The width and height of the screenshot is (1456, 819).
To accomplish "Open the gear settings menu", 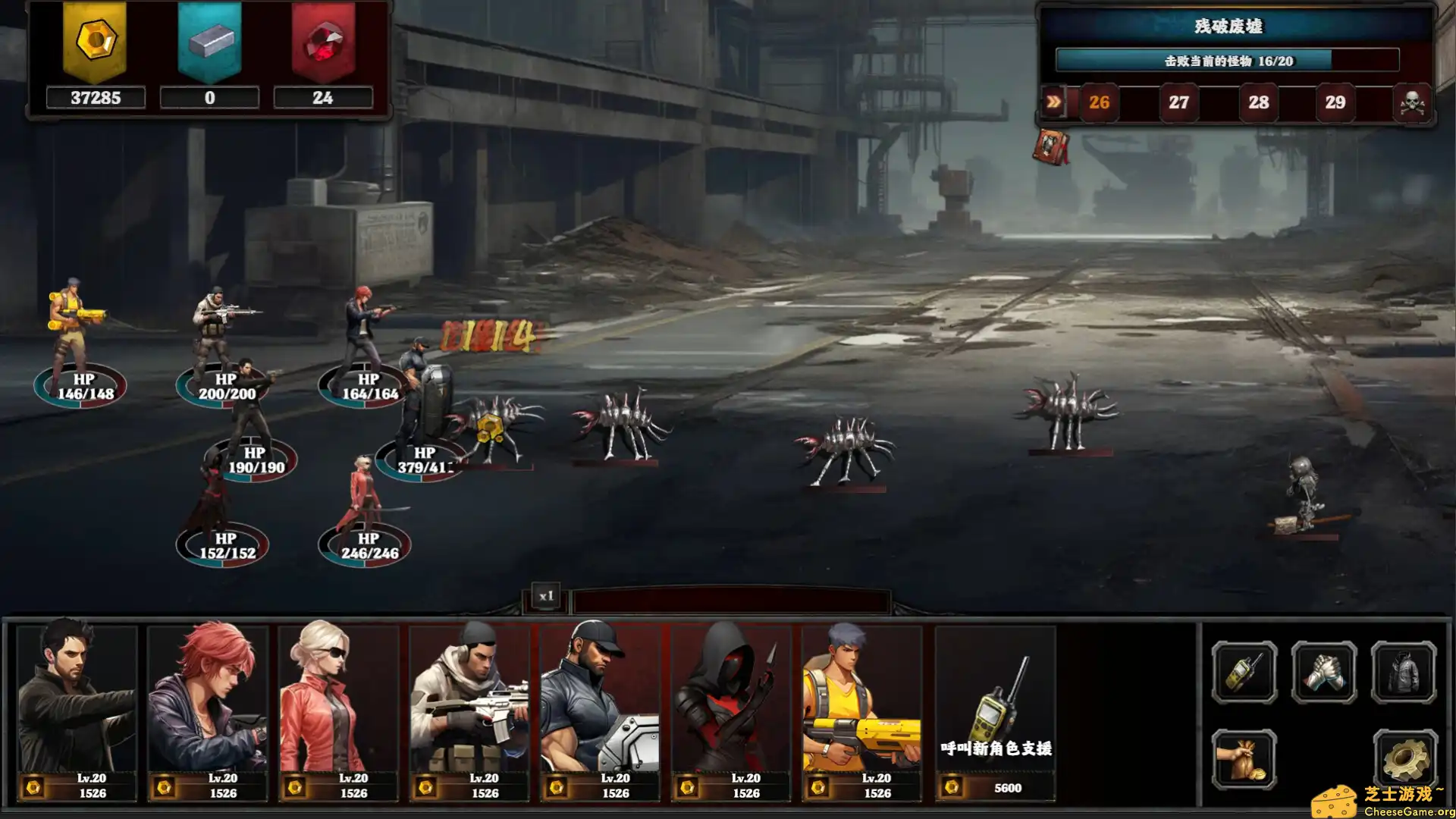I will click(x=1404, y=760).
